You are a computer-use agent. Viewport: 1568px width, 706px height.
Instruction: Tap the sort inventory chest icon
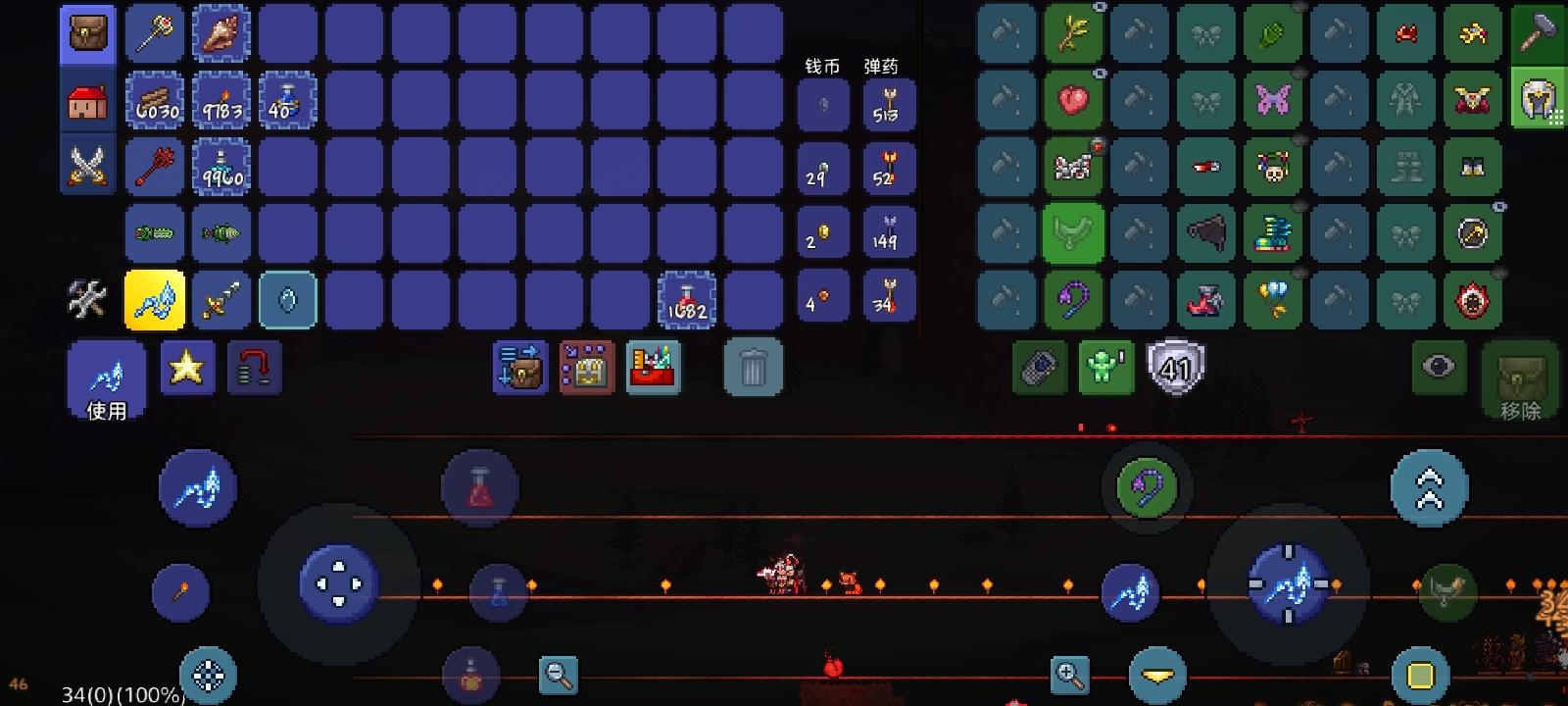pyautogui.click(x=519, y=368)
